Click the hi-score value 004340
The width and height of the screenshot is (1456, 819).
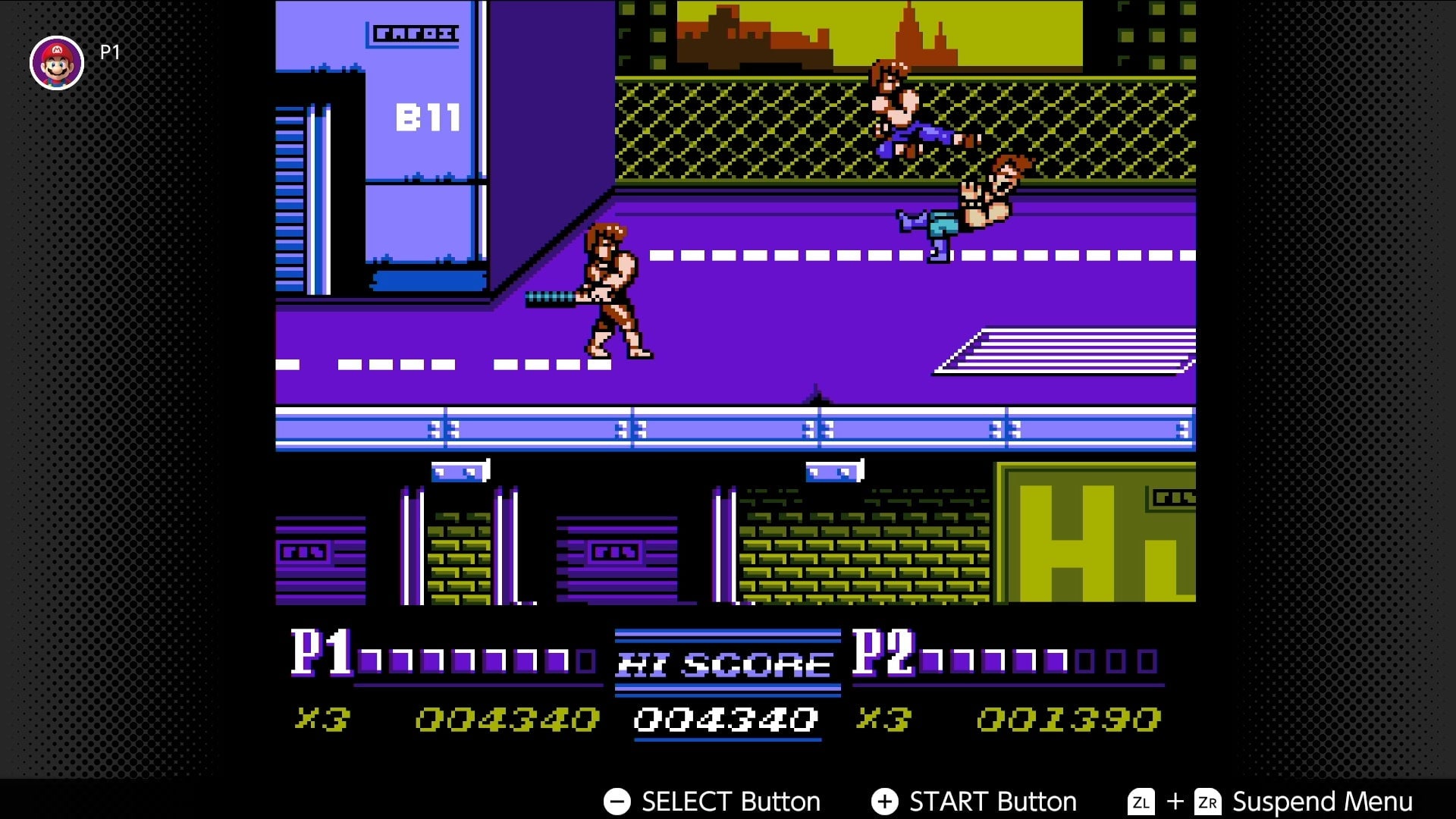724,719
